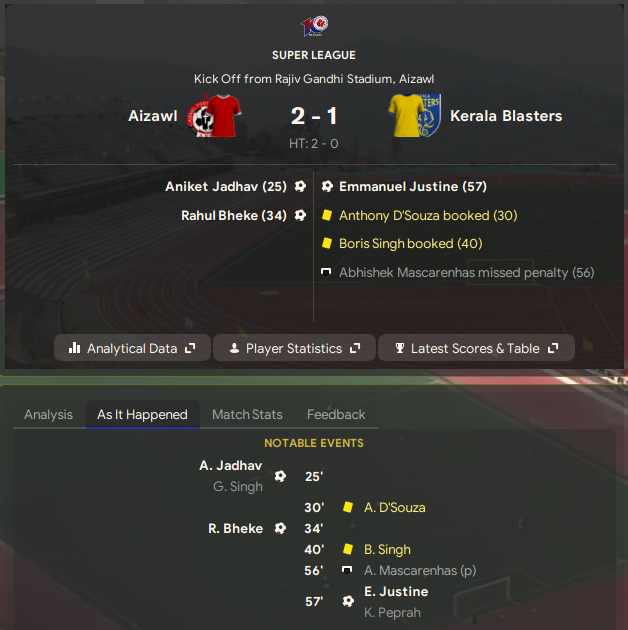Viewport: 628px width, 630px height.
Task: Switch to the Match Stats tab
Action: [247, 414]
